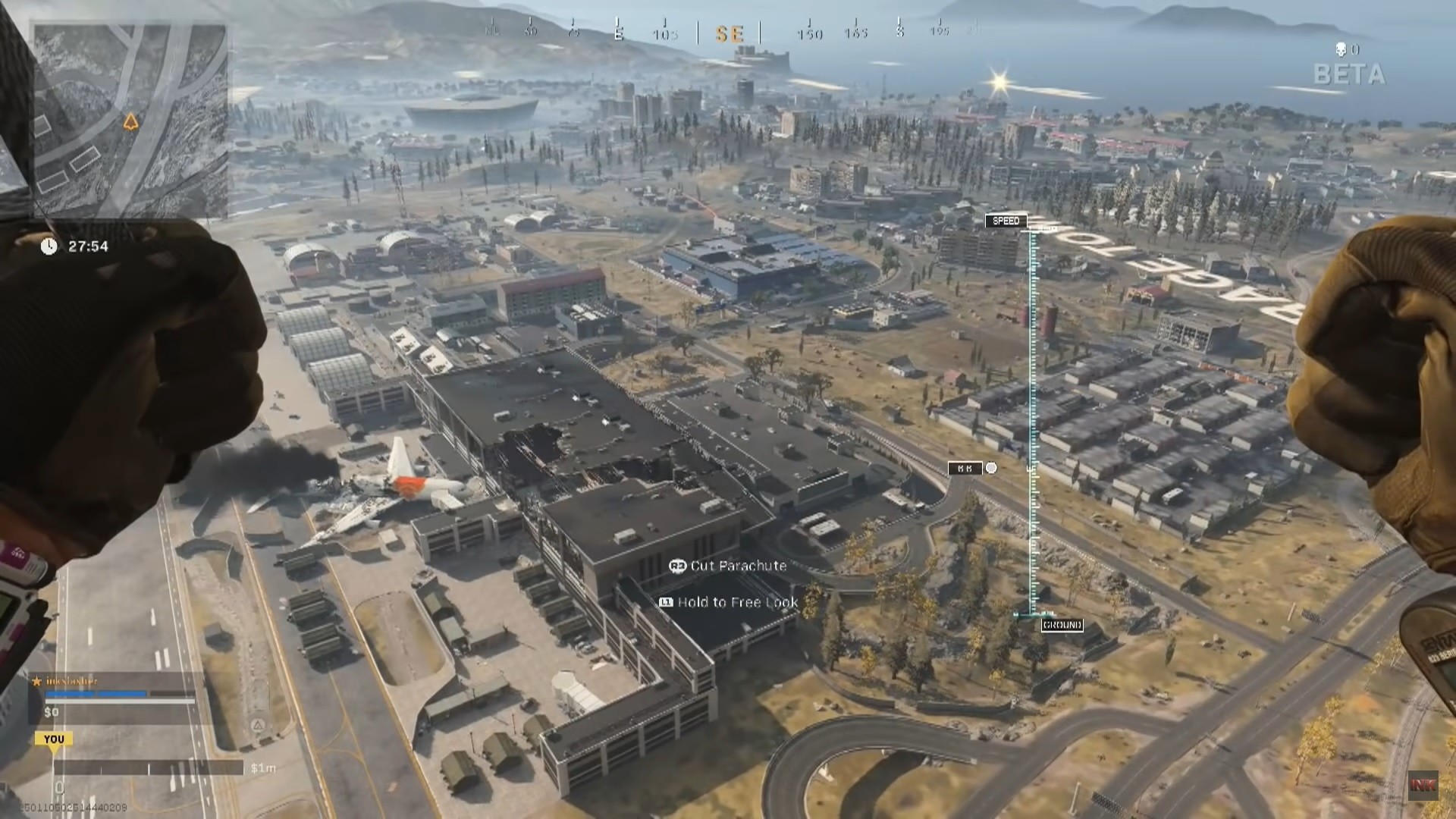Screen dimensions: 1456x819
Task: Click the gold rank star beside inkslasher
Action: 37,682
